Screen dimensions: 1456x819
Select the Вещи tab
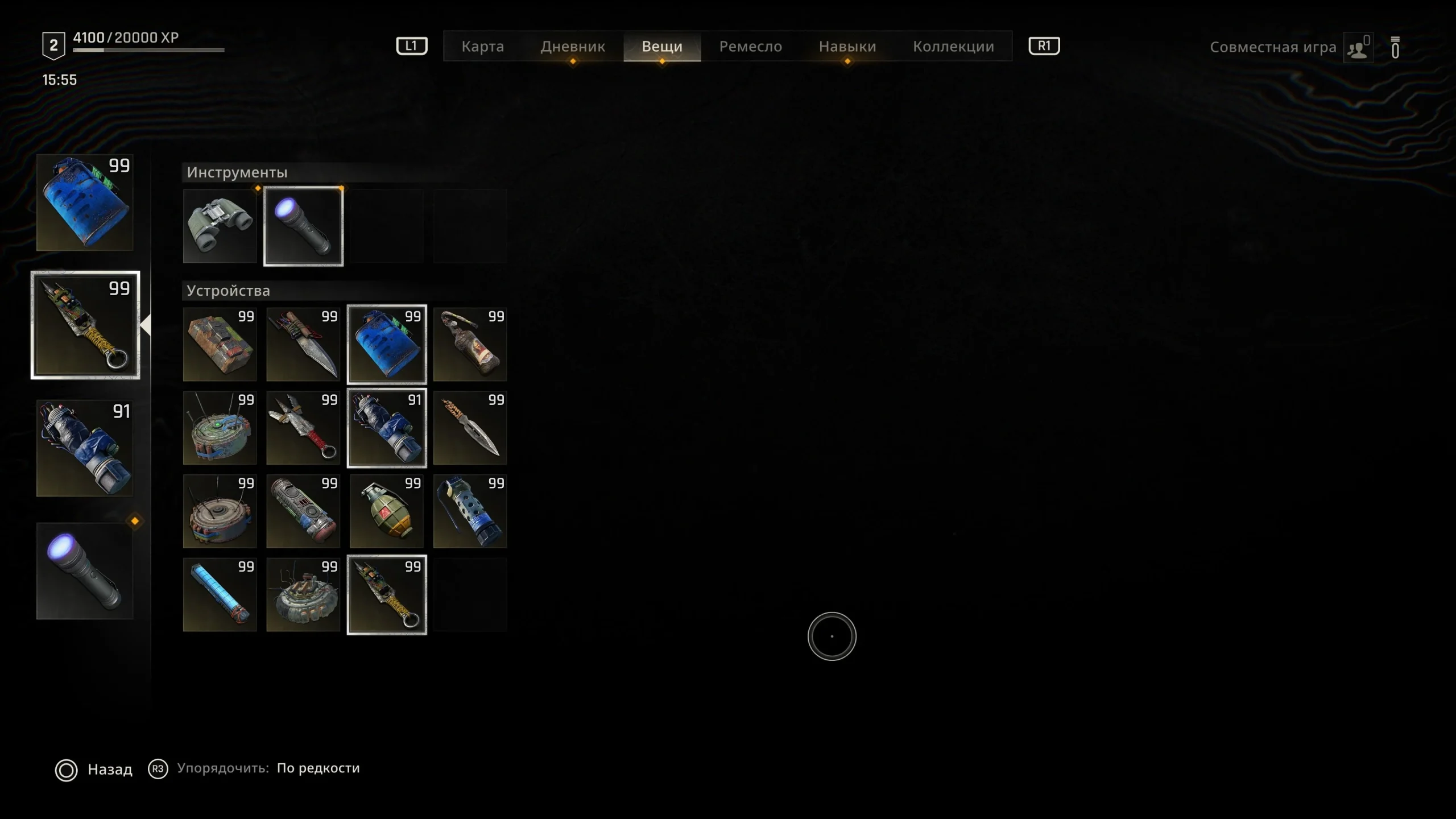point(662,47)
